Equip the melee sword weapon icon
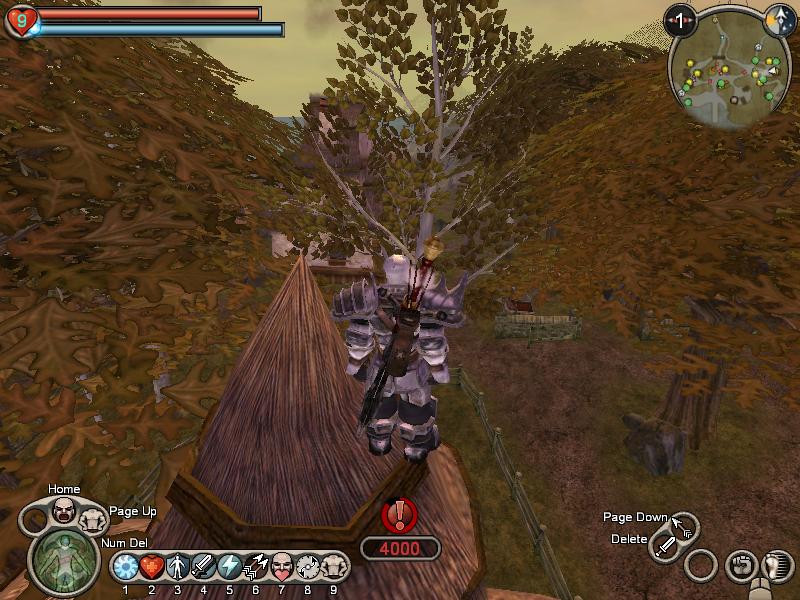 [x=666, y=547]
